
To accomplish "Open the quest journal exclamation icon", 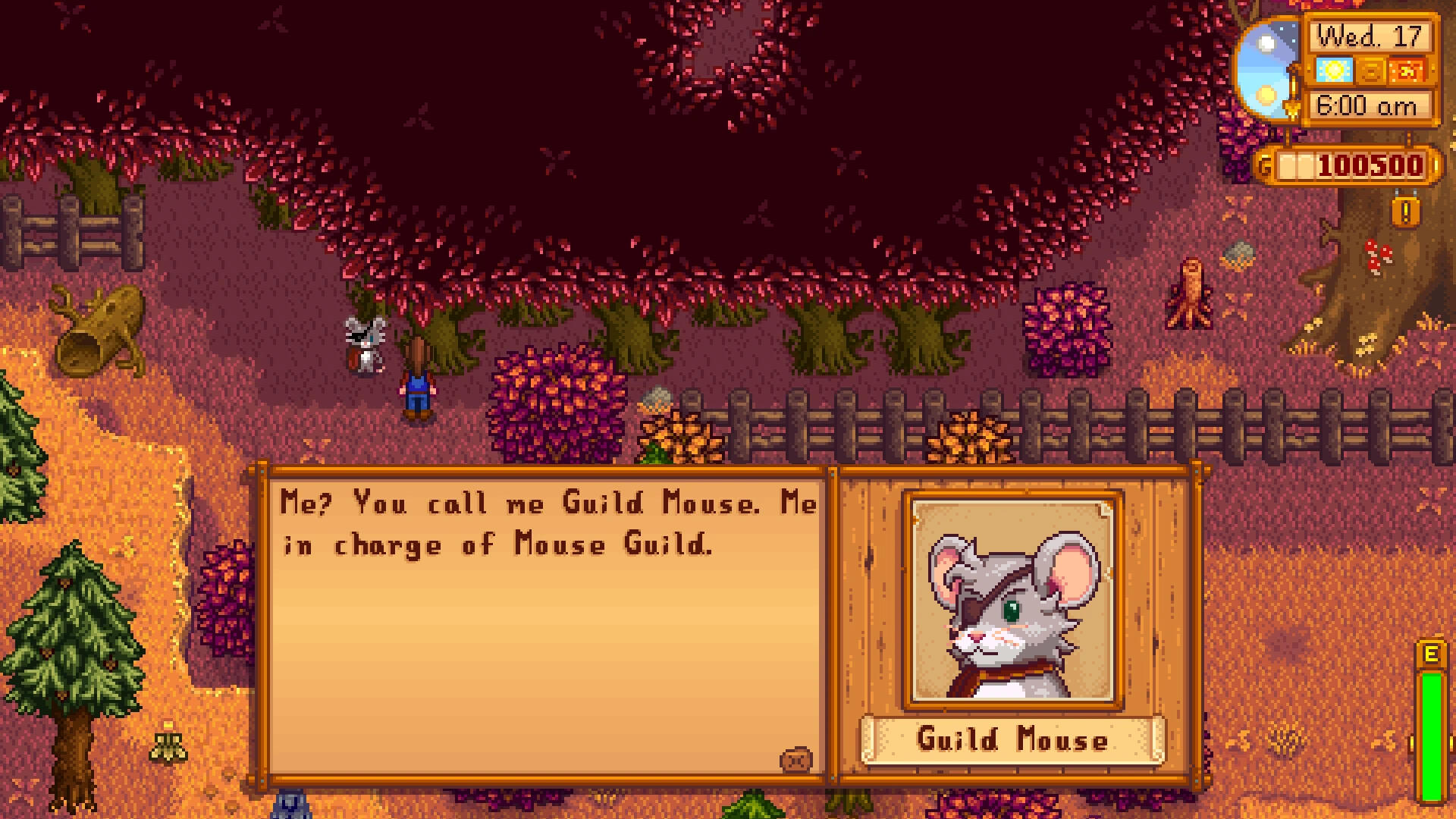I will (x=1405, y=212).
